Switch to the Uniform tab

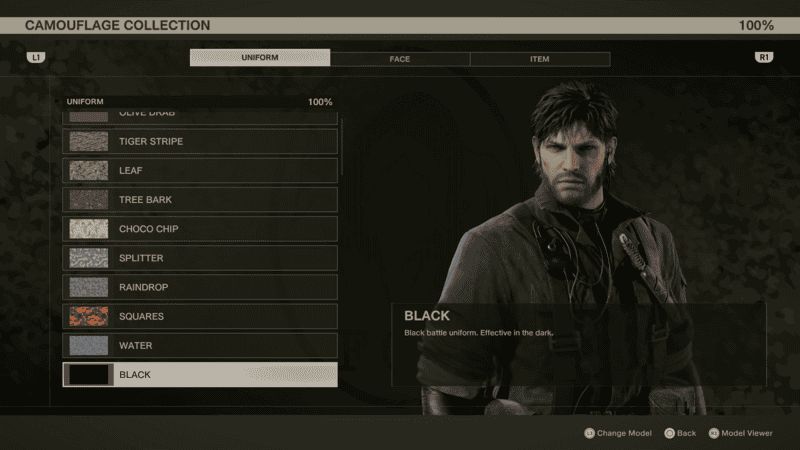260,58
